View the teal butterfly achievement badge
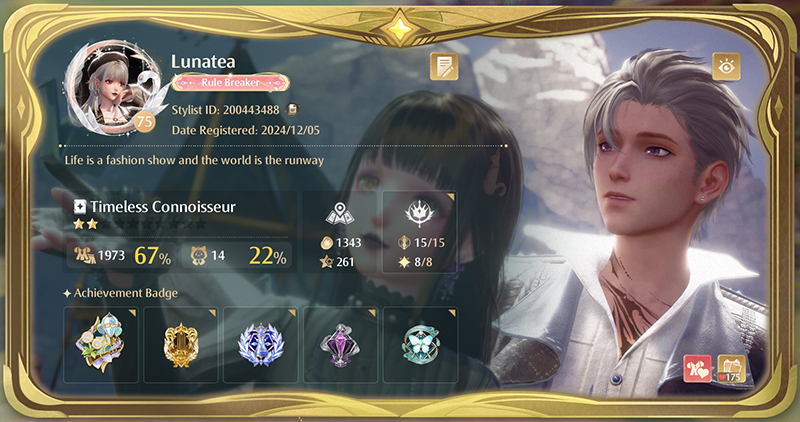 tap(420, 344)
